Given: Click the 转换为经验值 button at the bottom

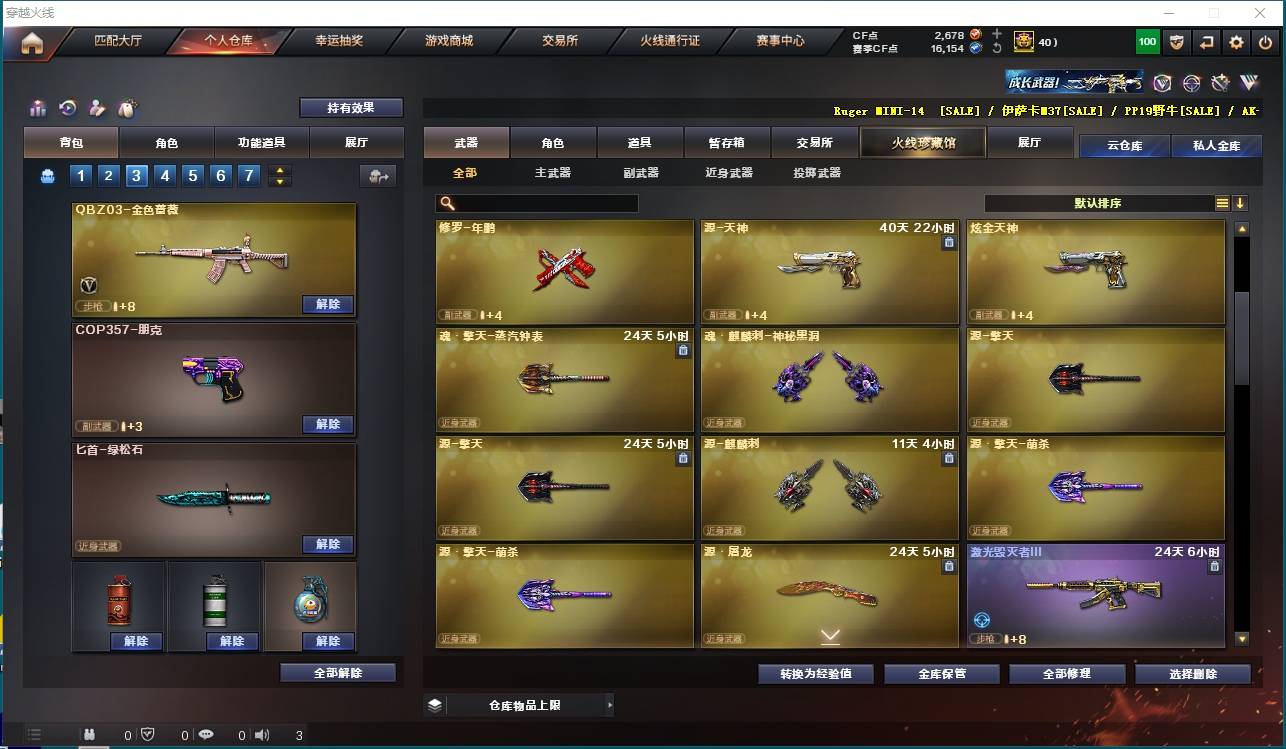Looking at the screenshot, I should tap(816, 673).
